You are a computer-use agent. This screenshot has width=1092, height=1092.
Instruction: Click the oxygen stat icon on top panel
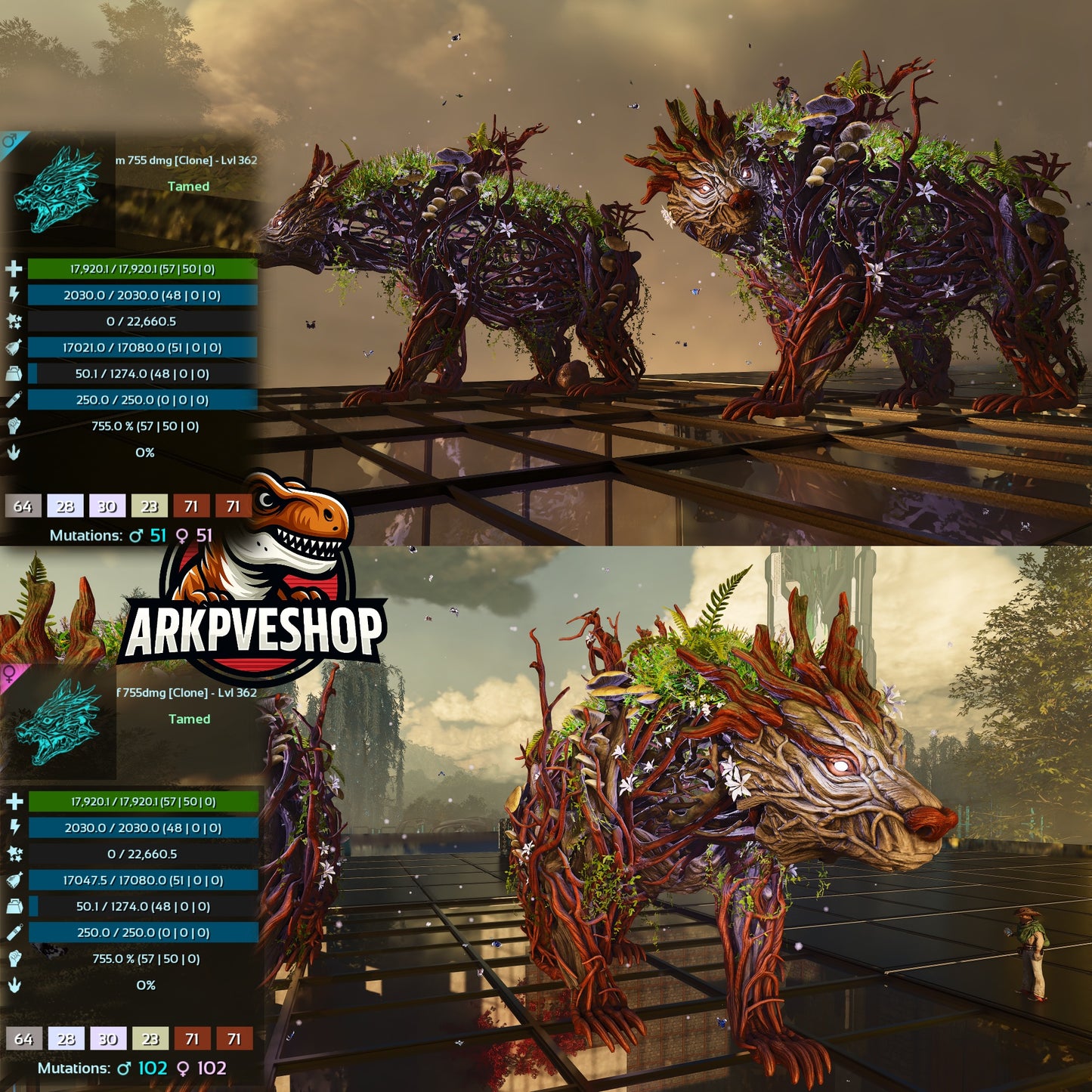tap(12, 398)
